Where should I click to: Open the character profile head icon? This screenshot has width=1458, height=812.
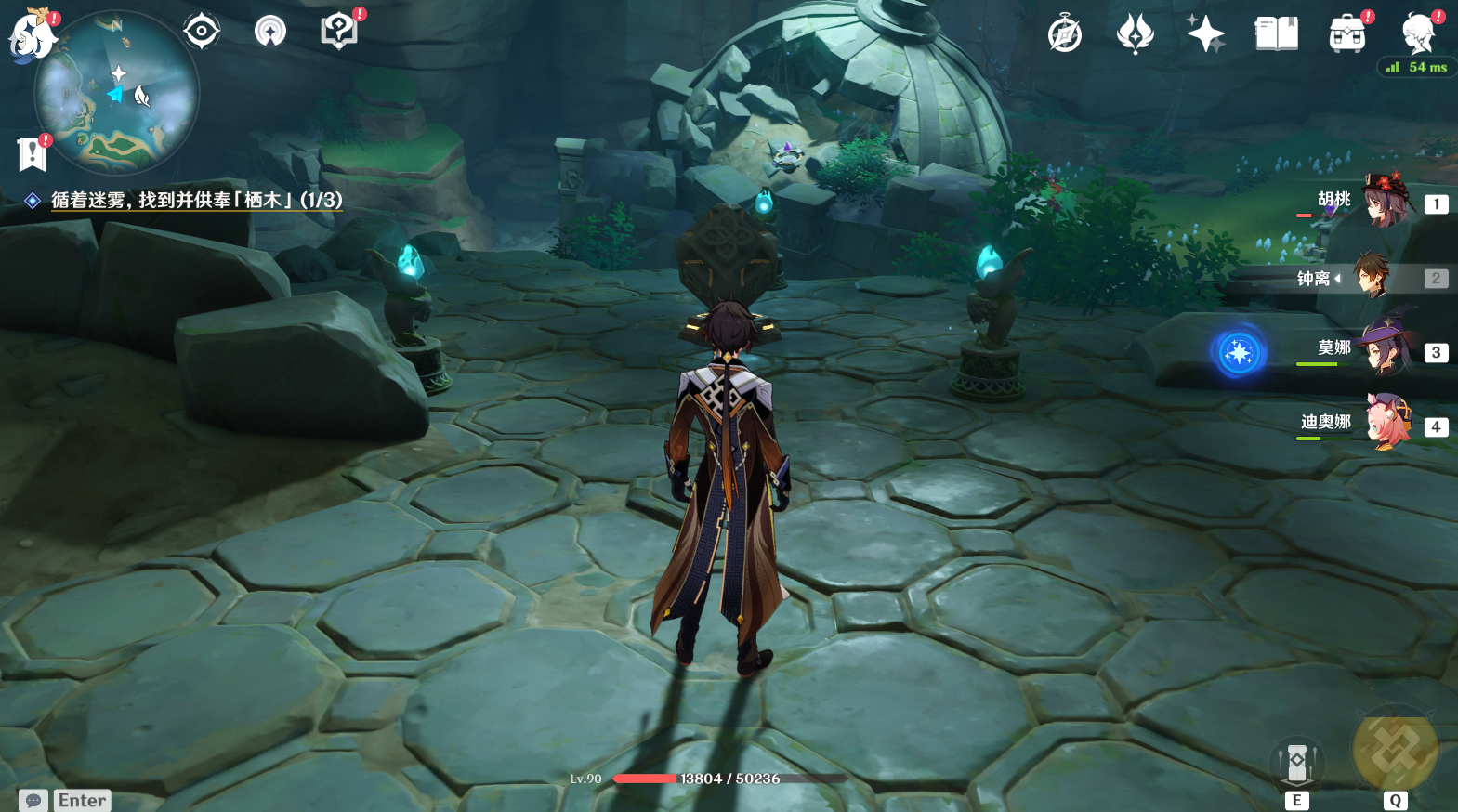[x=1419, y=34]
